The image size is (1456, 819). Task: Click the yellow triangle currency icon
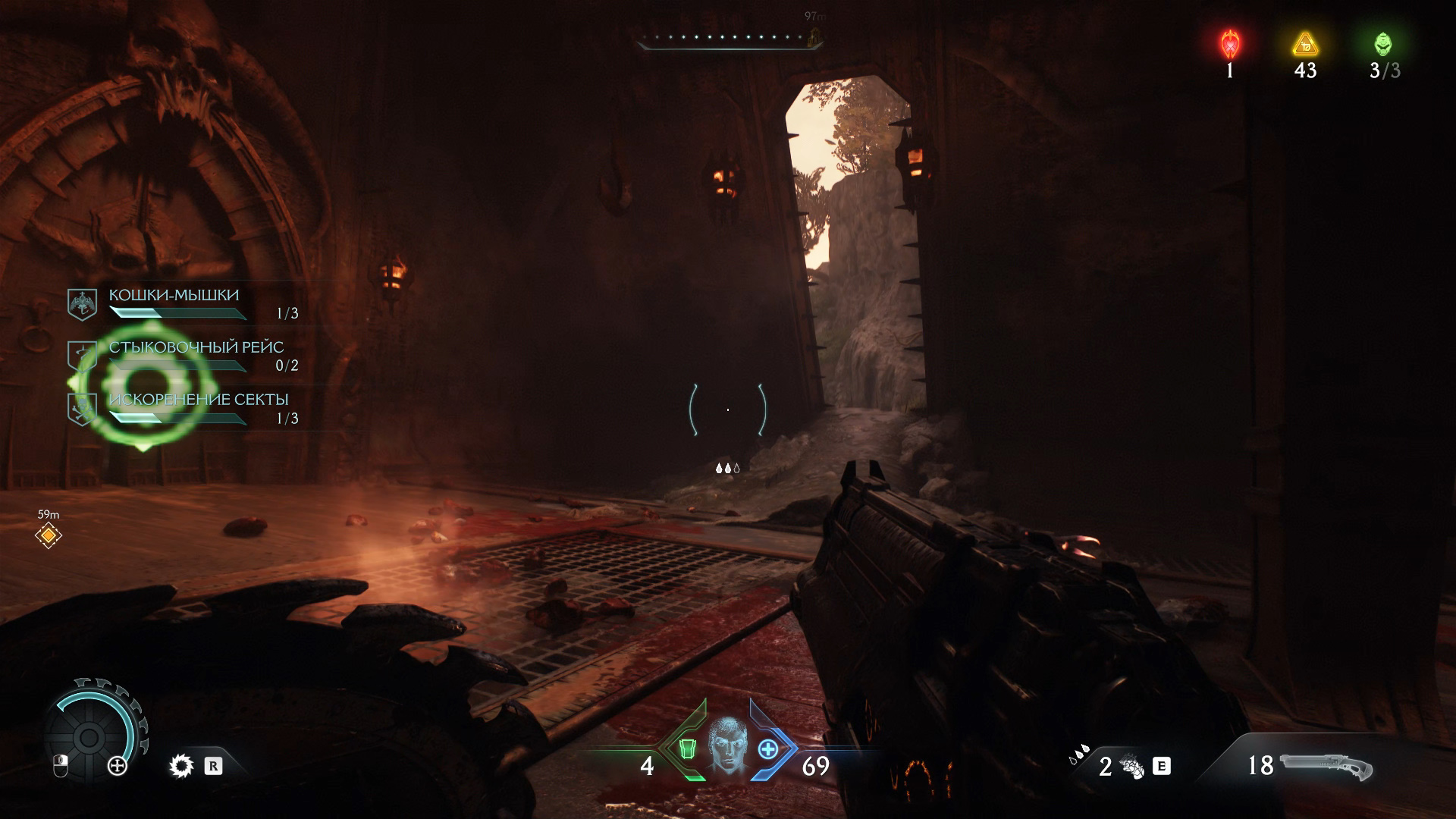(x=1305, y=45)
